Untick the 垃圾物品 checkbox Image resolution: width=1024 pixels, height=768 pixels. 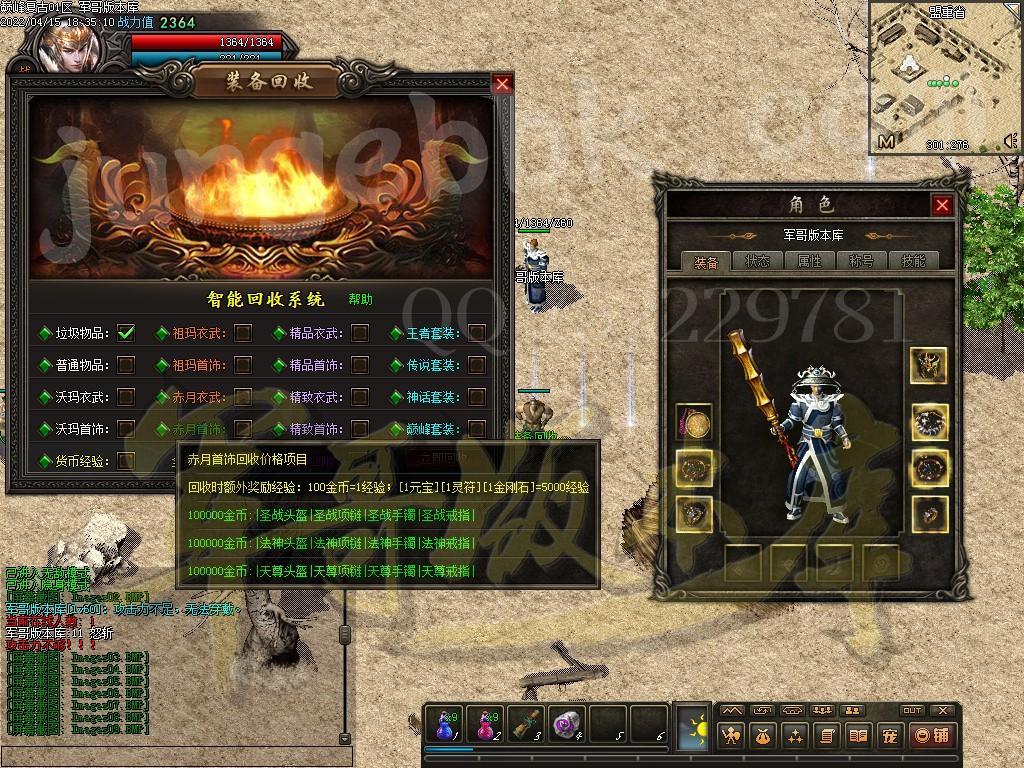tap(126, 333)
